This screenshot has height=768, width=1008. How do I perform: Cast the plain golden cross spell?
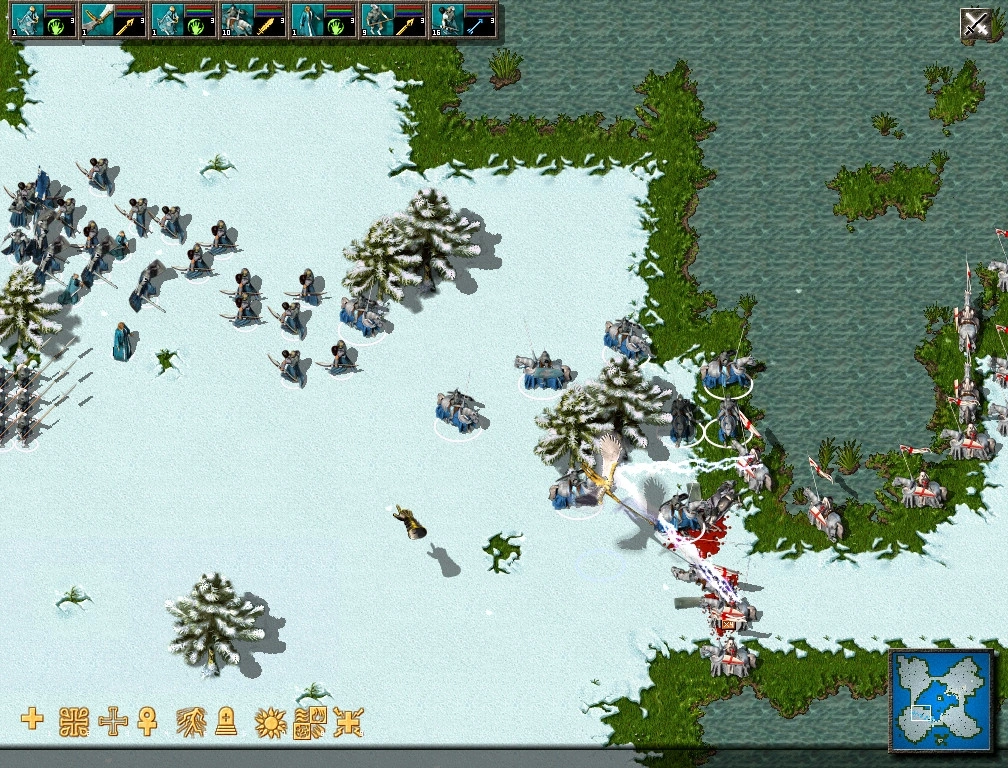coord(32,719)
